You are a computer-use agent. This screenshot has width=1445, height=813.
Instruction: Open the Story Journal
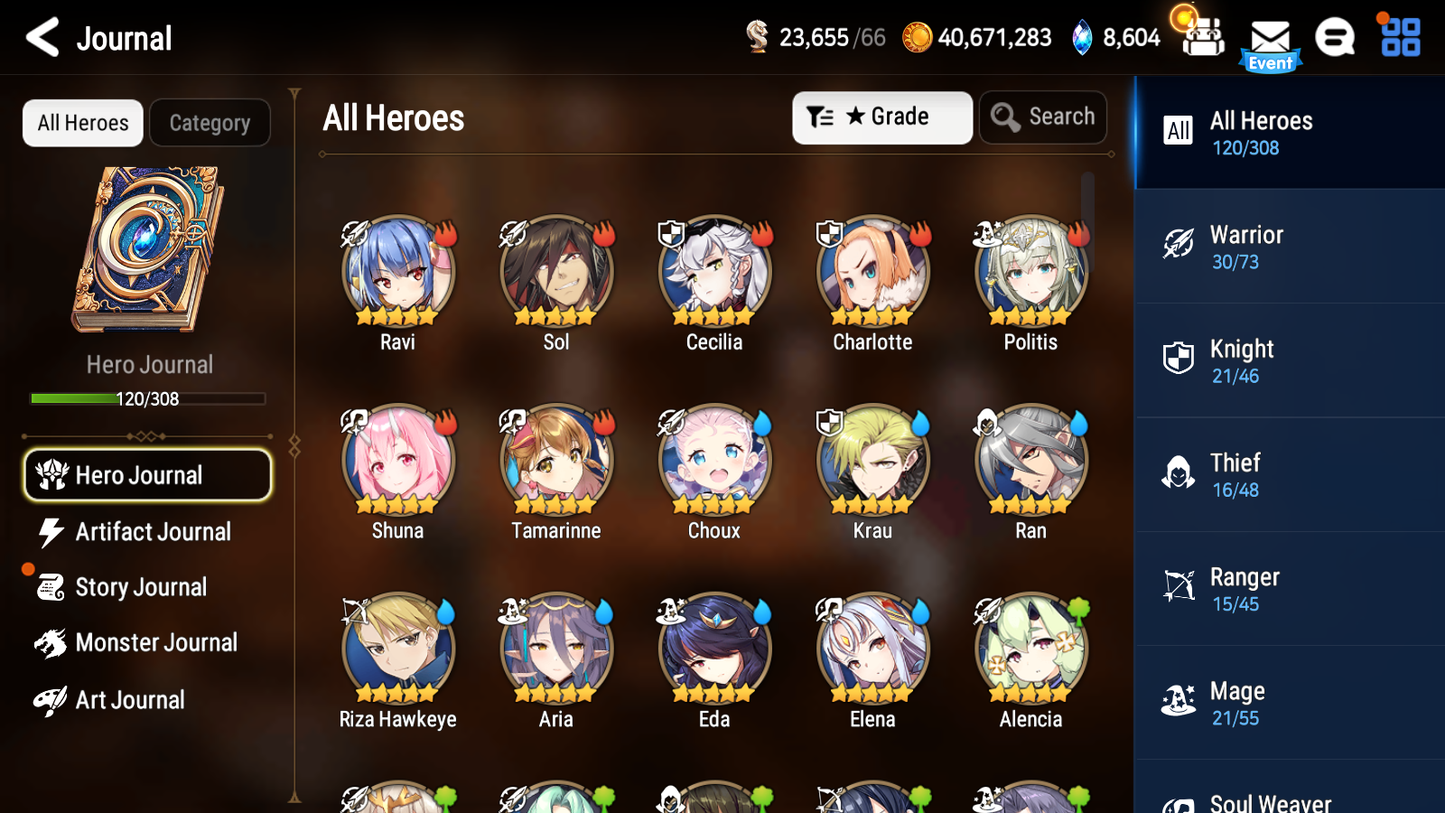[141, 587]
